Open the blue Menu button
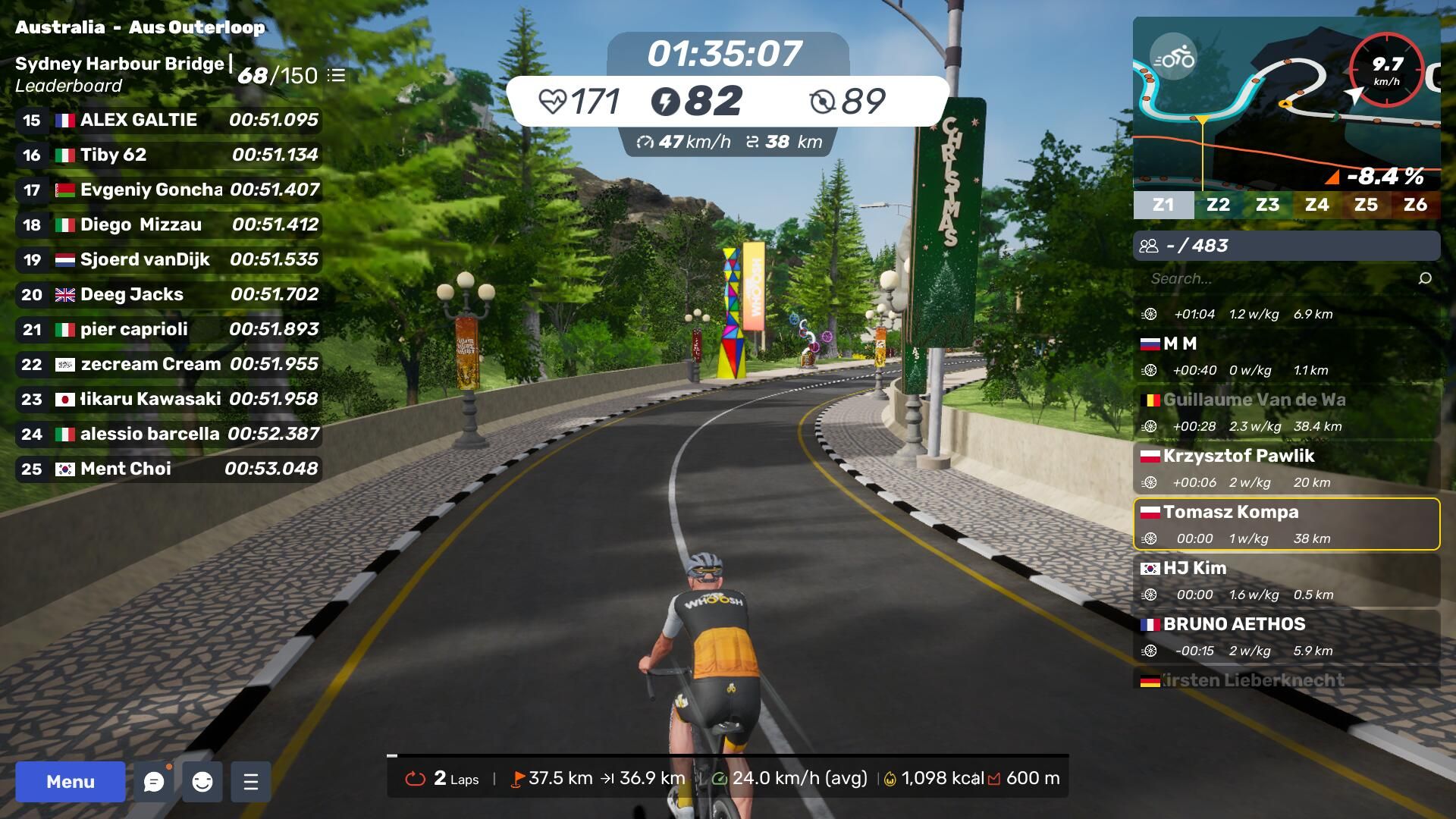Image resolution: width=1456 pixels, height=819 pixels. click(x=70, y=782)
